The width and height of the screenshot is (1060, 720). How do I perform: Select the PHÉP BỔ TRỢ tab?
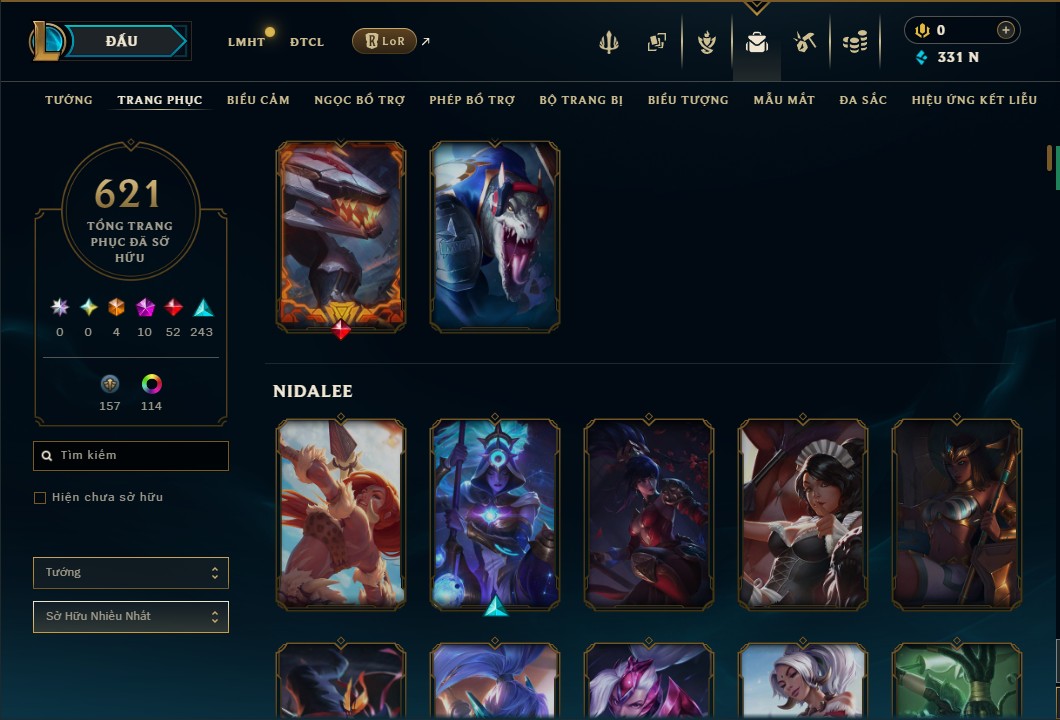472,100
